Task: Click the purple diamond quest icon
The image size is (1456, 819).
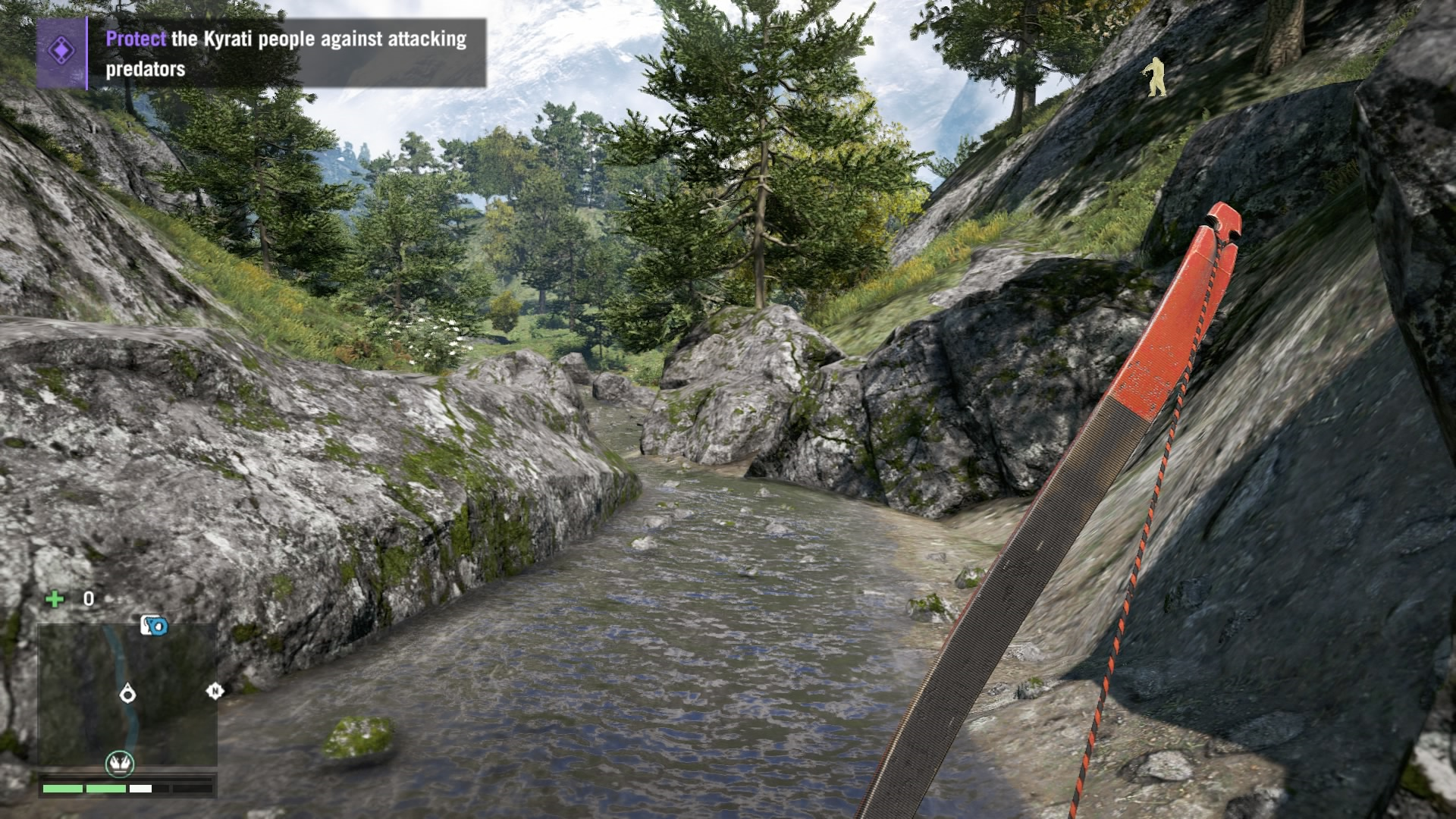Action: pos(61,52)
